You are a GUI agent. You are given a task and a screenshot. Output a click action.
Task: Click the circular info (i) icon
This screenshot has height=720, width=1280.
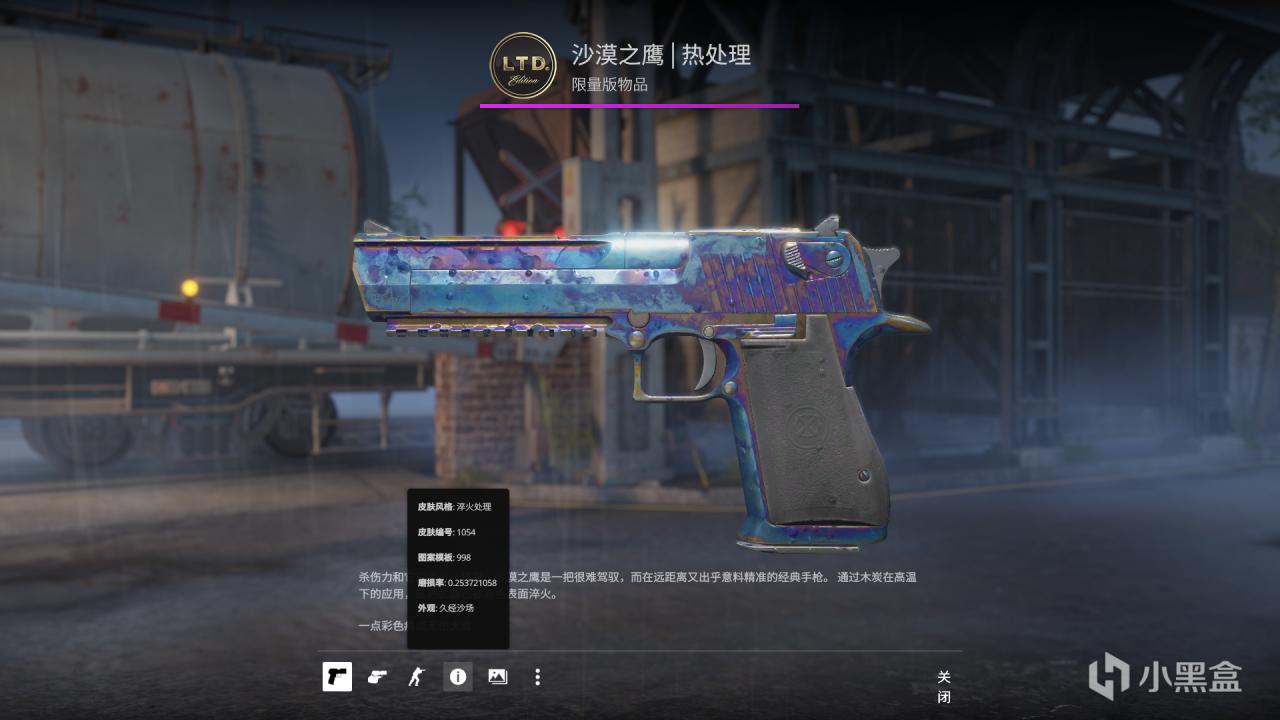click(458, 677)
